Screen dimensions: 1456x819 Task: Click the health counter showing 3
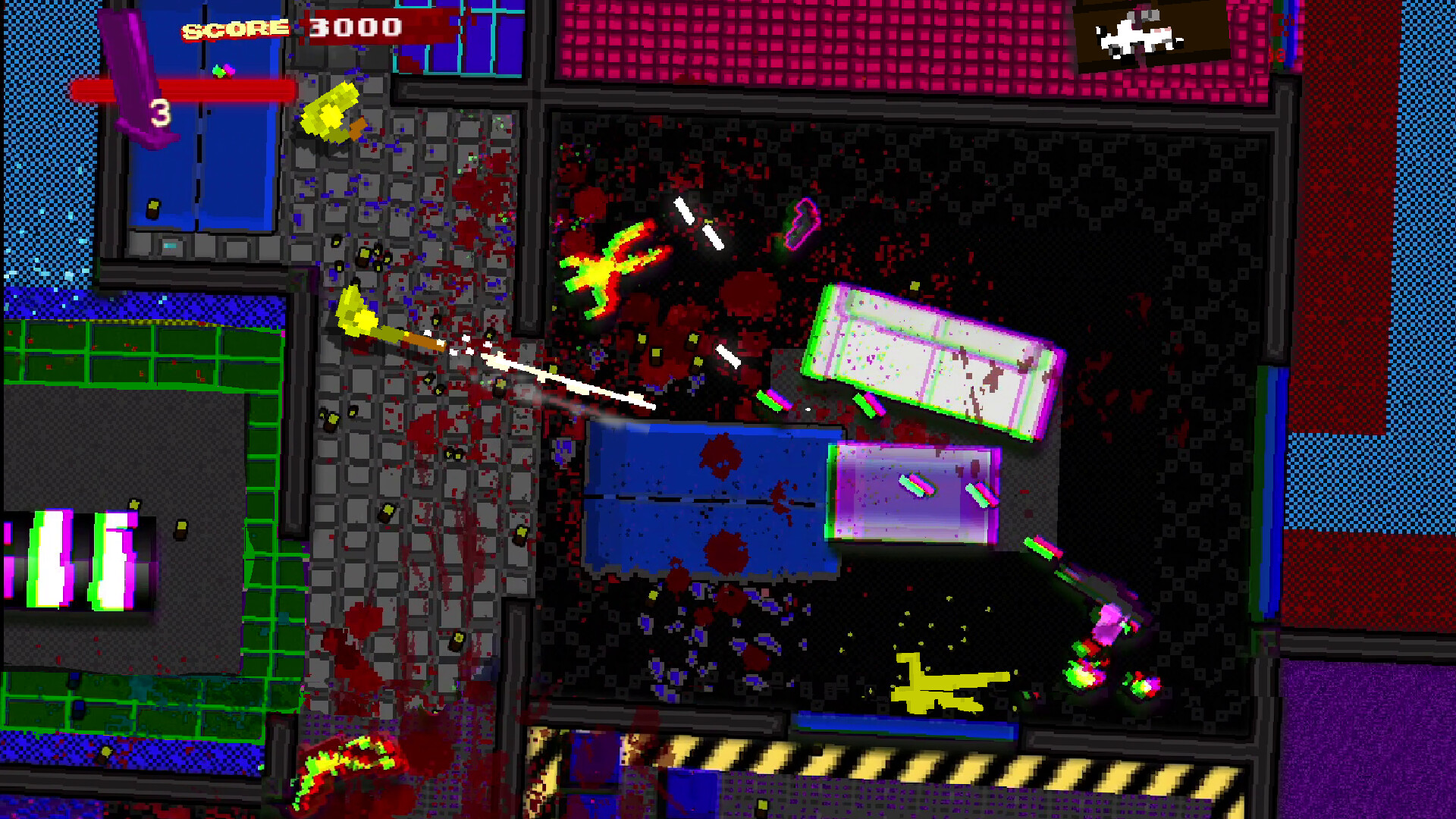point(162,114)
